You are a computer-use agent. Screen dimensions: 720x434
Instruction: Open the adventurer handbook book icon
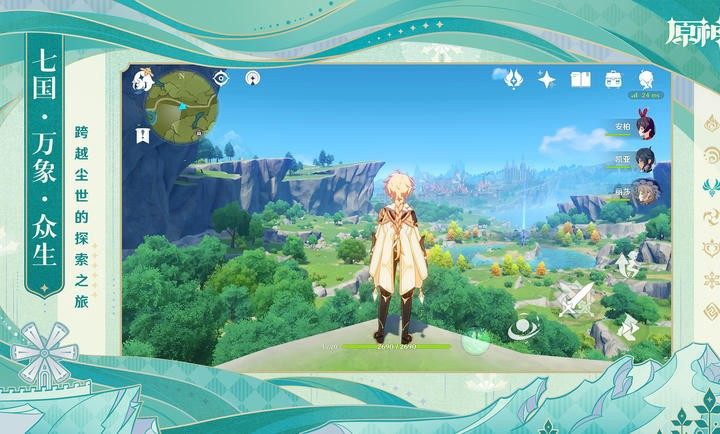[x=581, y=78]
